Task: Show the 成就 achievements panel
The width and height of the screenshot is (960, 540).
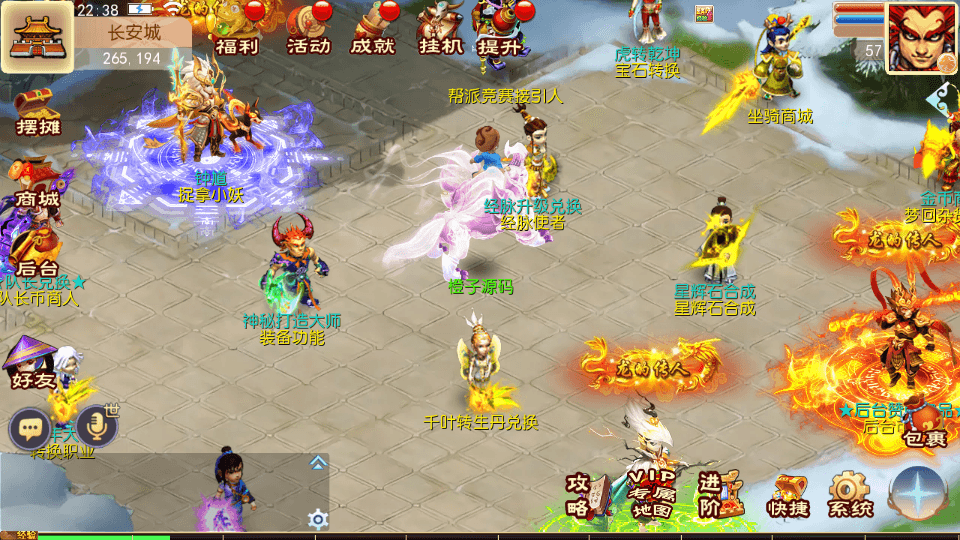Action: pyautogui.click(x=372, y=30)
